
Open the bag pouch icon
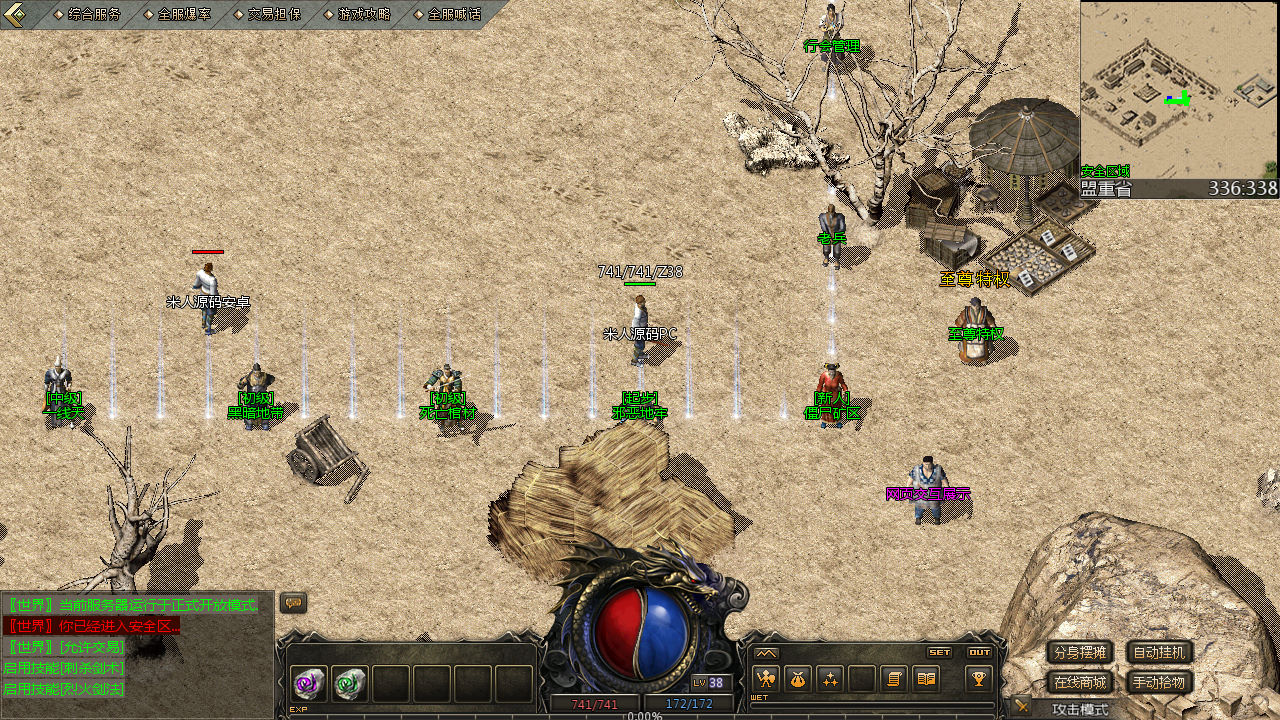tap(797, 679)
